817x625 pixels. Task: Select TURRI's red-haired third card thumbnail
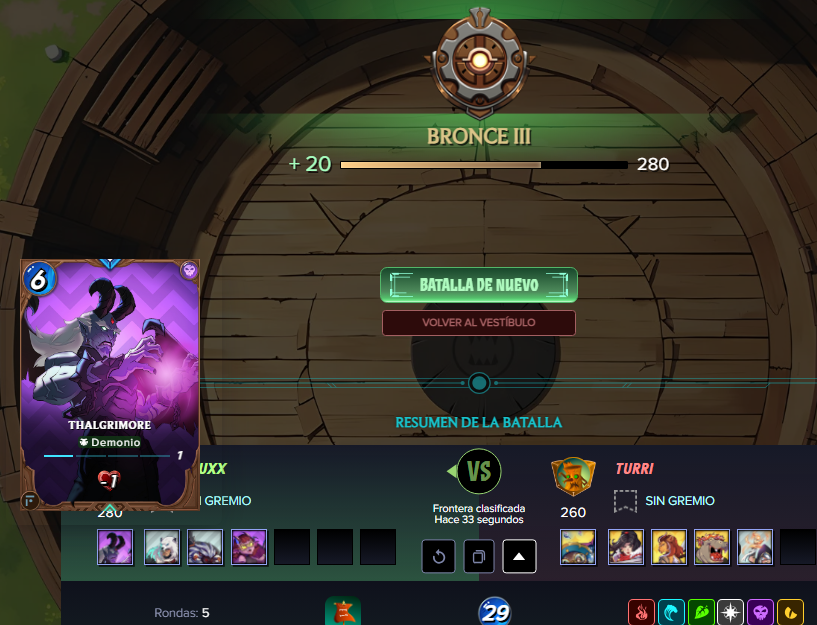669,547
